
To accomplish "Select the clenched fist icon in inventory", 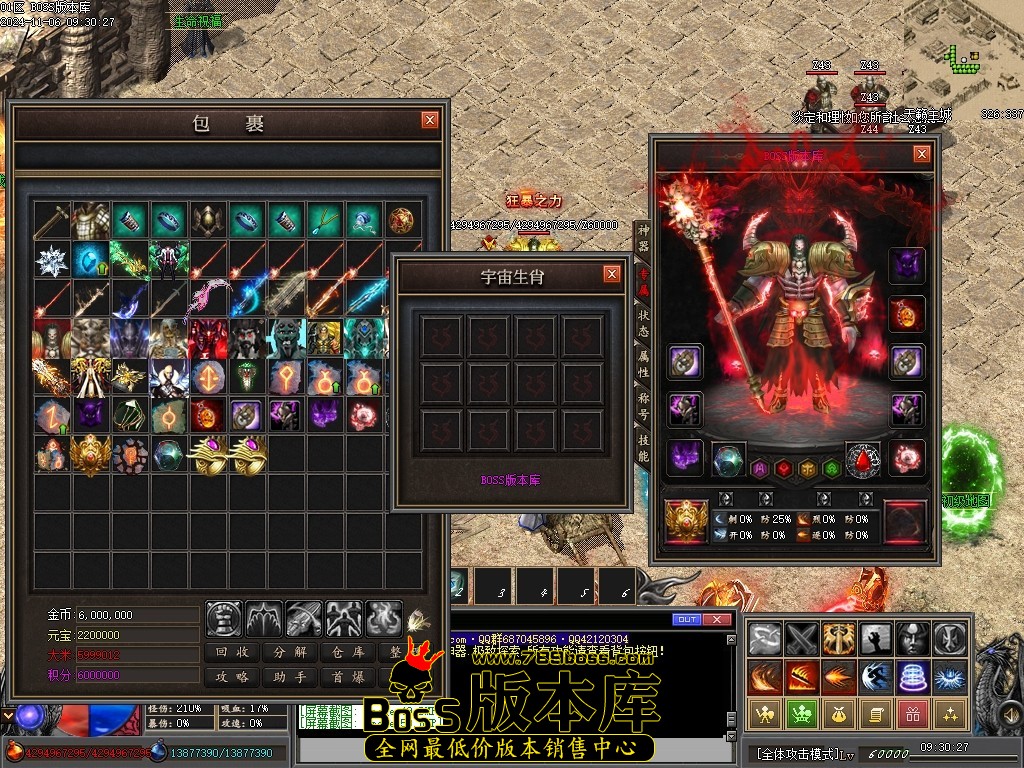I will [x=224, y=619].
